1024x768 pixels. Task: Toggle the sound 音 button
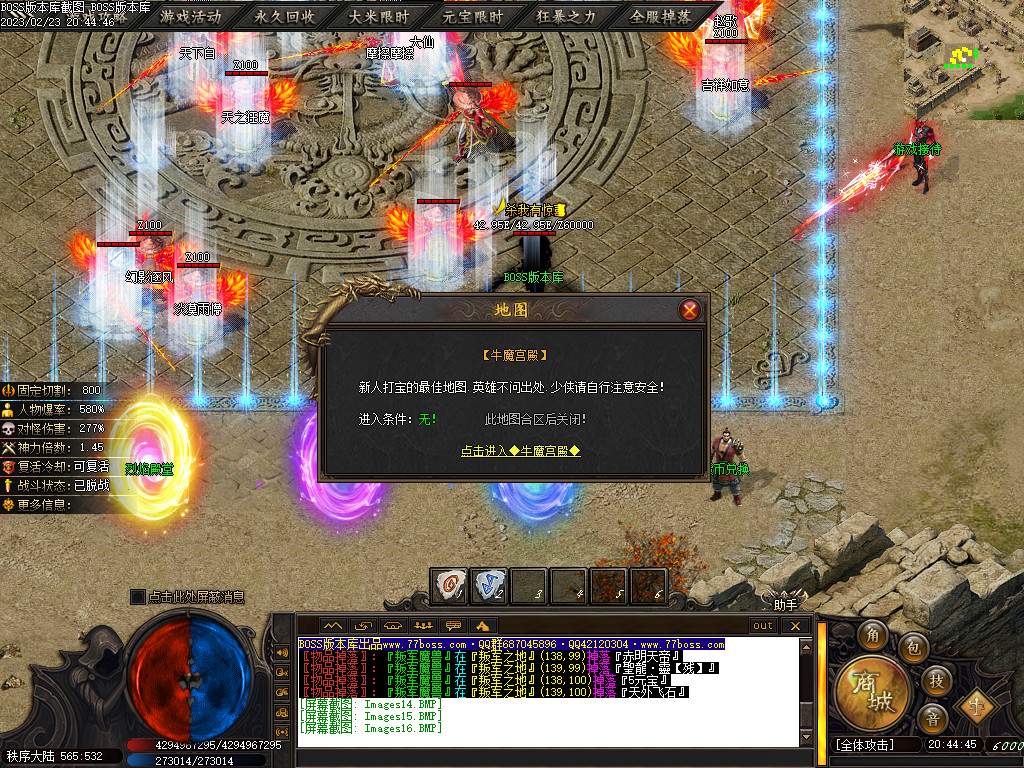(x=932, y=718)
